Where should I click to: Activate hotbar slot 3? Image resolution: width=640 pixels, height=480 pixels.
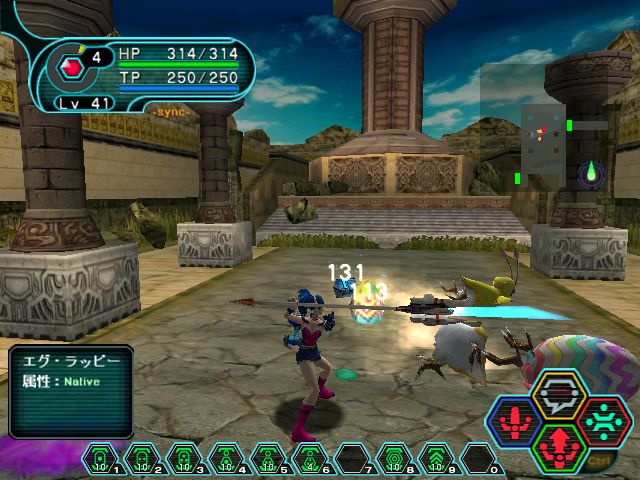click(184, 459)
